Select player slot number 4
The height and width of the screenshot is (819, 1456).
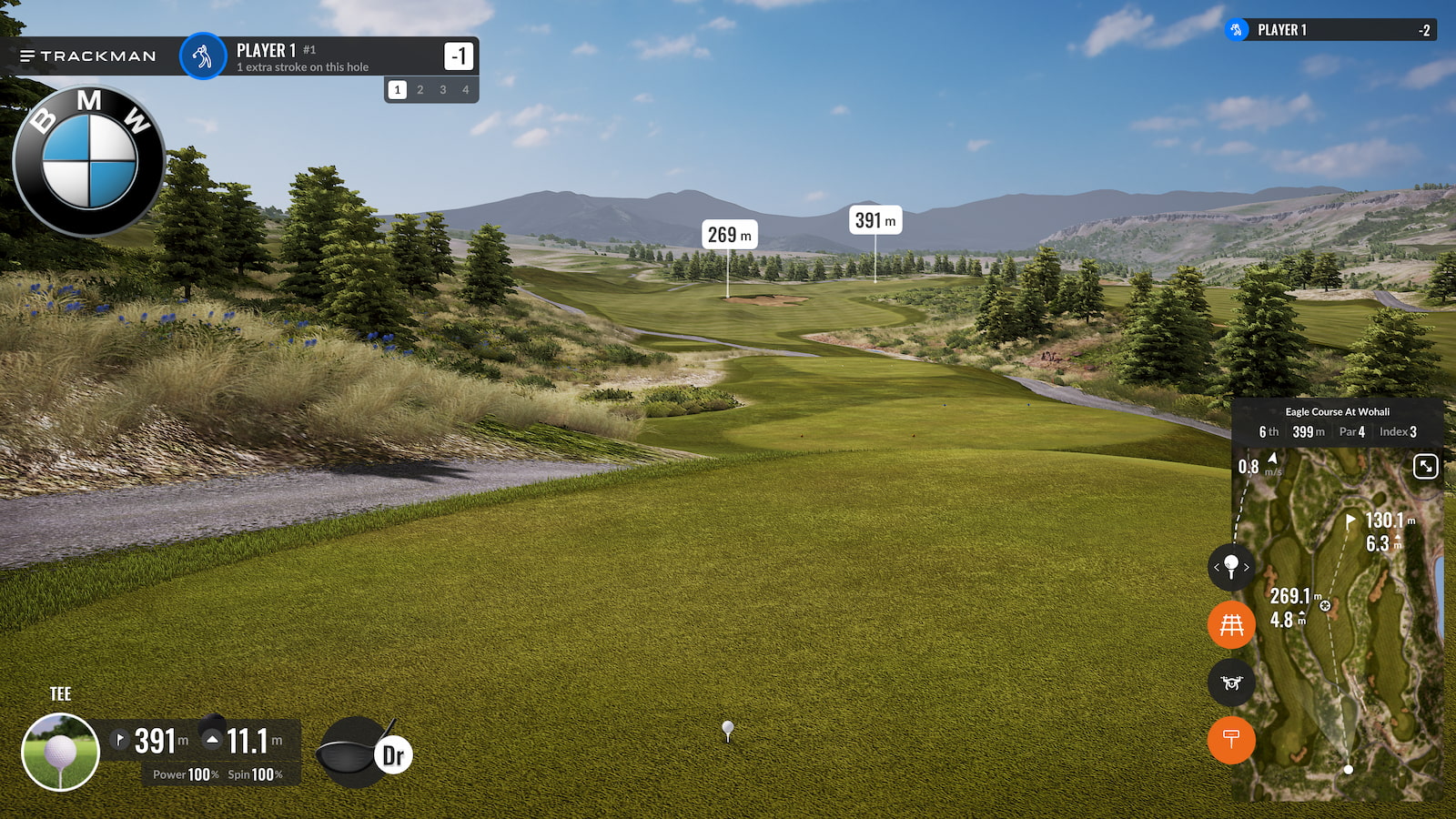pyautogui.click(x=466, y=90)
